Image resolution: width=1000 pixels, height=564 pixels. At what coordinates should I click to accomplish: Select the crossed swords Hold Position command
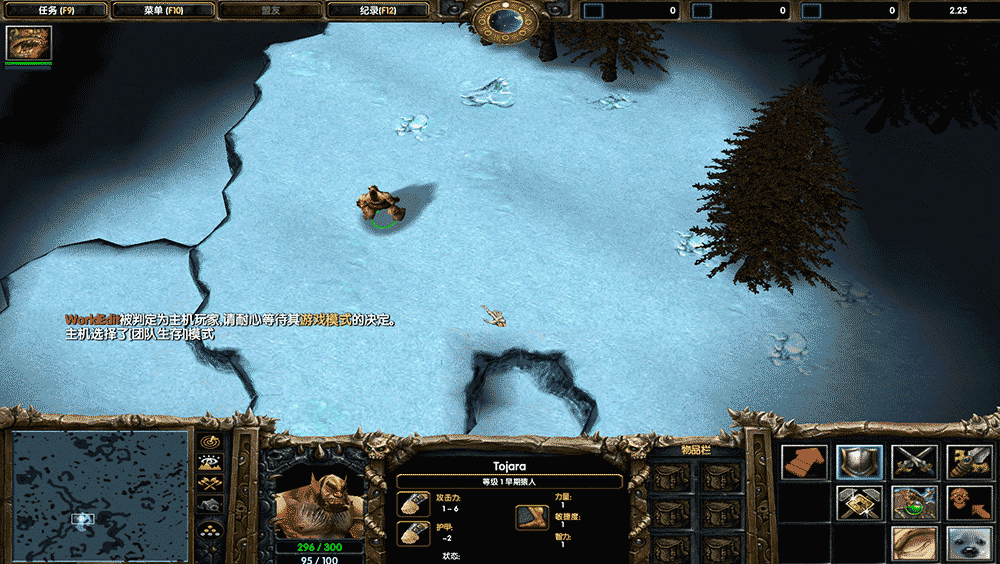click(x=914, y=462)
